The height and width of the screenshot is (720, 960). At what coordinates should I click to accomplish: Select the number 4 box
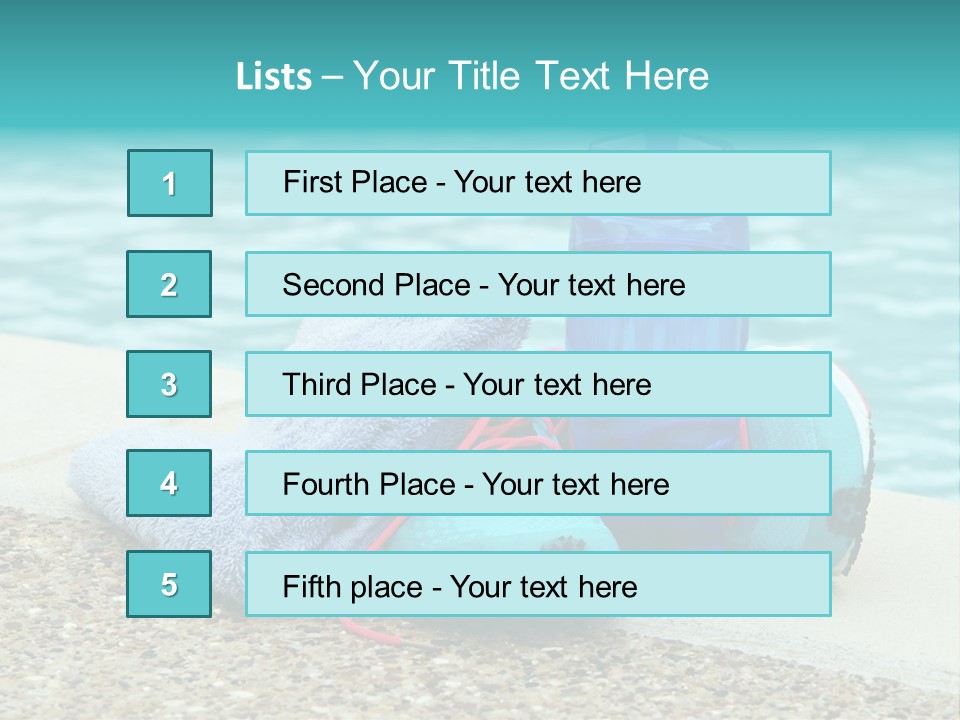pos(169,483)
